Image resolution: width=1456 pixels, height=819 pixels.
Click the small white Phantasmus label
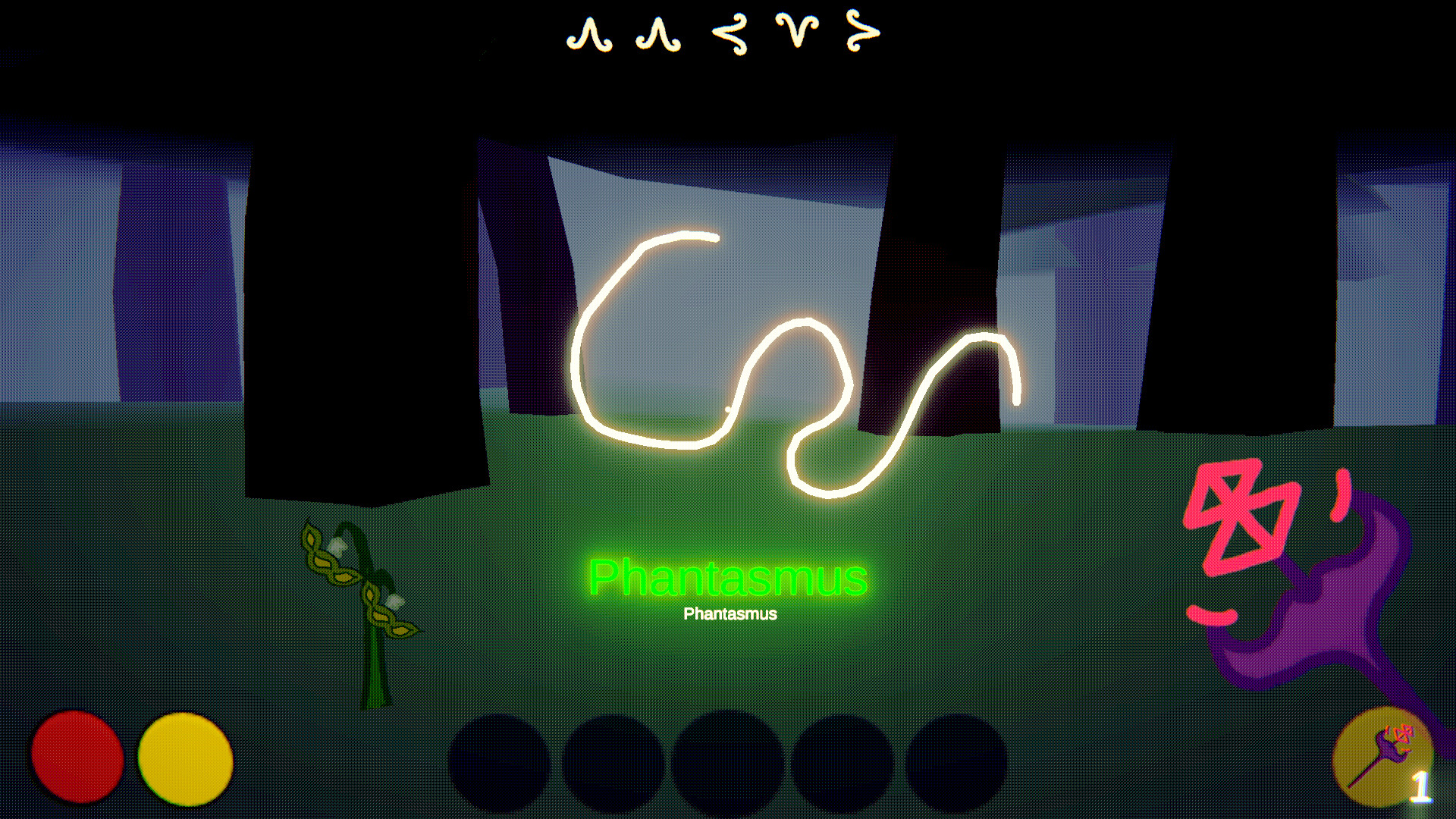tap(730, 613)
